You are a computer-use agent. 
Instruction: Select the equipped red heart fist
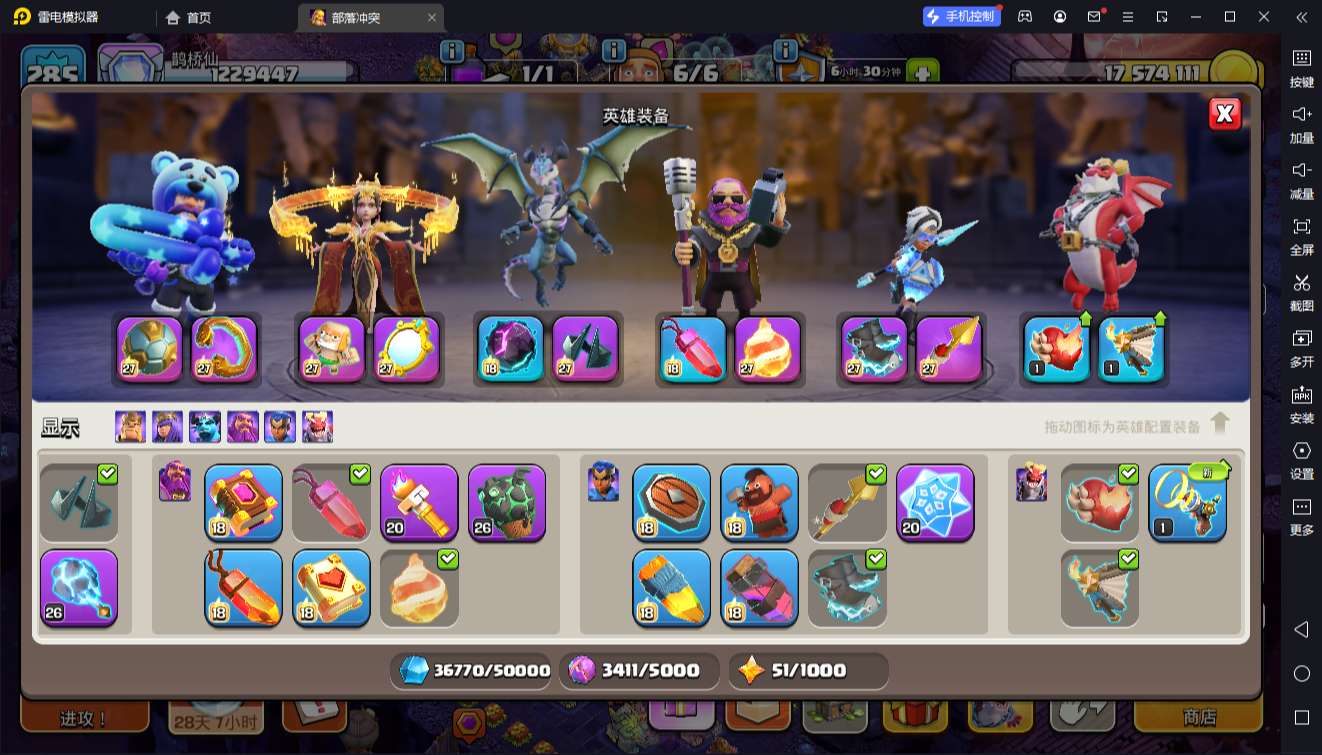point(1057,349)
